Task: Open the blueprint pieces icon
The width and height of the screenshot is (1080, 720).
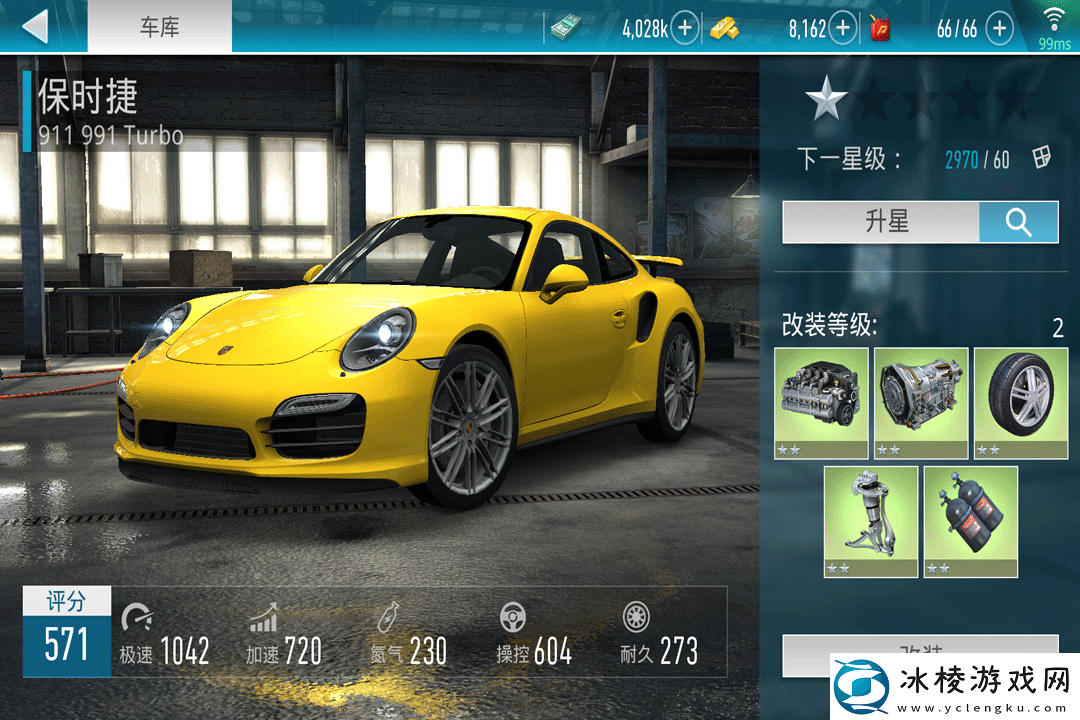Action: (1042, 158)
